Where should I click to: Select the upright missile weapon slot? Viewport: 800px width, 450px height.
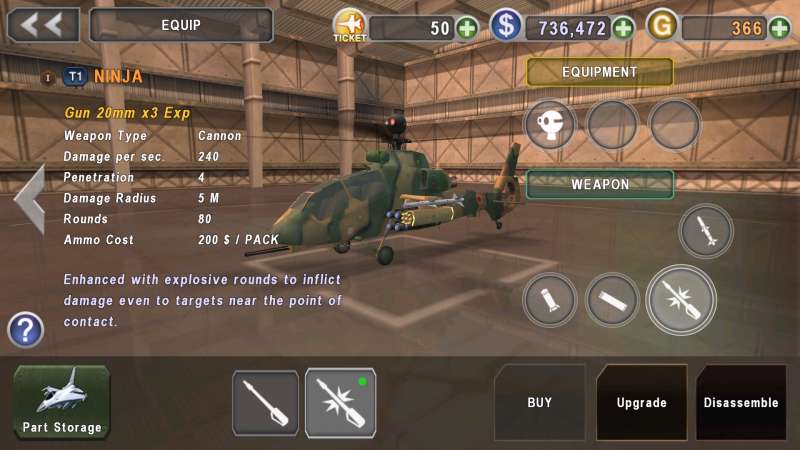point(706,231)
